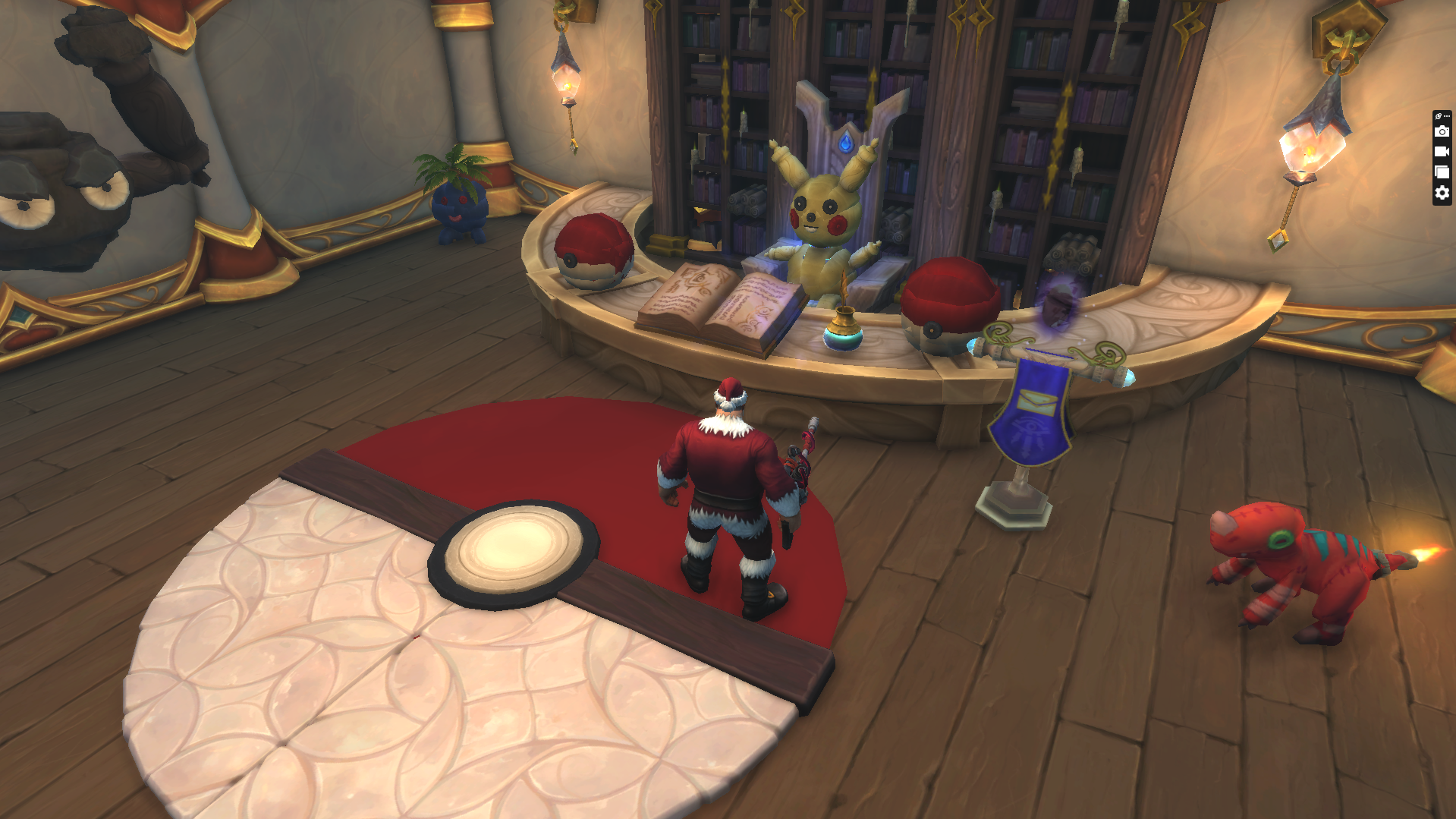1456x819 pixels.
Task: Start recording via the video camera icon
Action: coord(1442,151)
